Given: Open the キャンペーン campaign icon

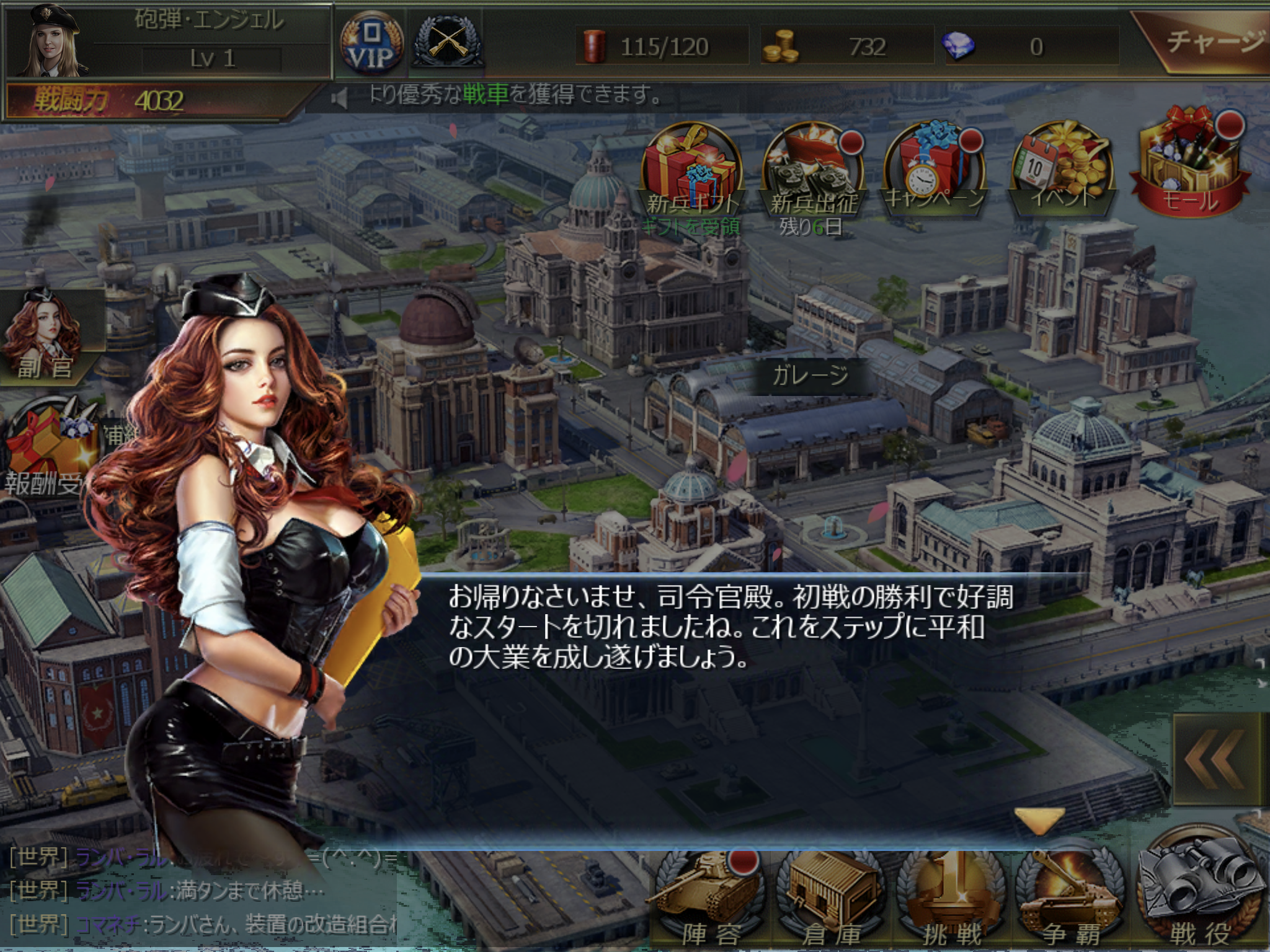Looking at the screenshot, I should tap(935, 169).
